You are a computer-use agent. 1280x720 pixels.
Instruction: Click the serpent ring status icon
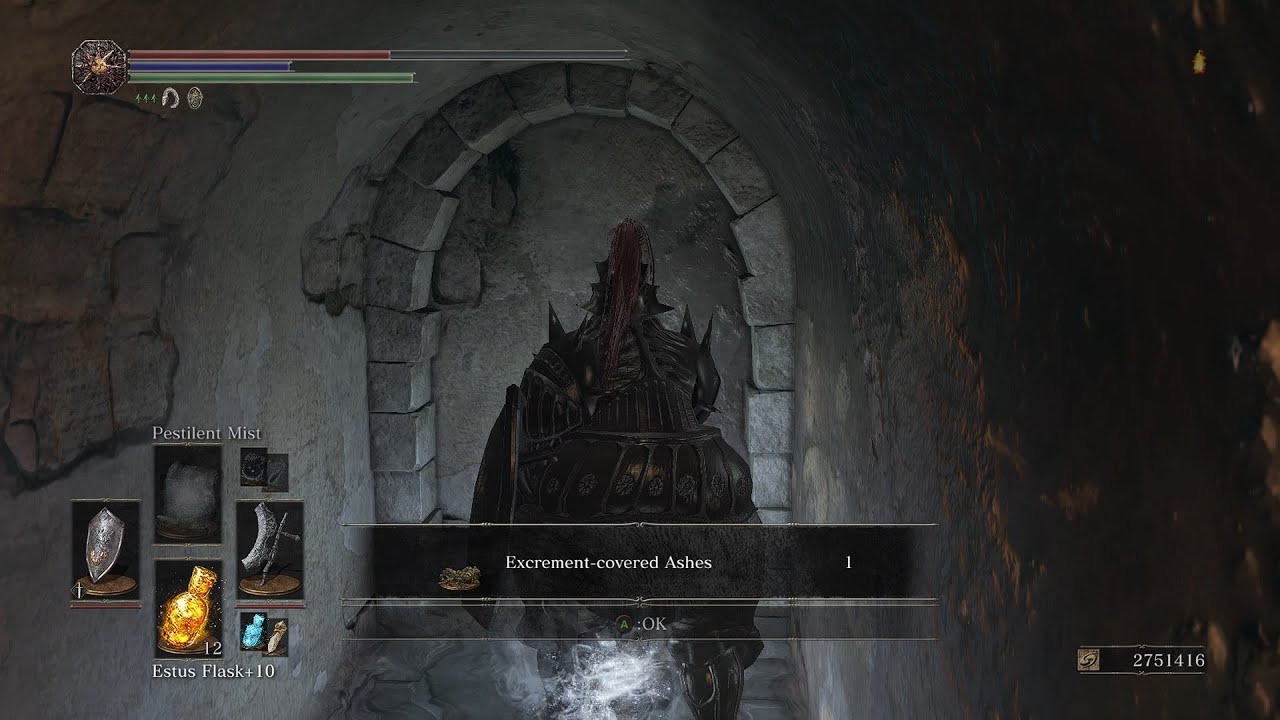[171, 98]
